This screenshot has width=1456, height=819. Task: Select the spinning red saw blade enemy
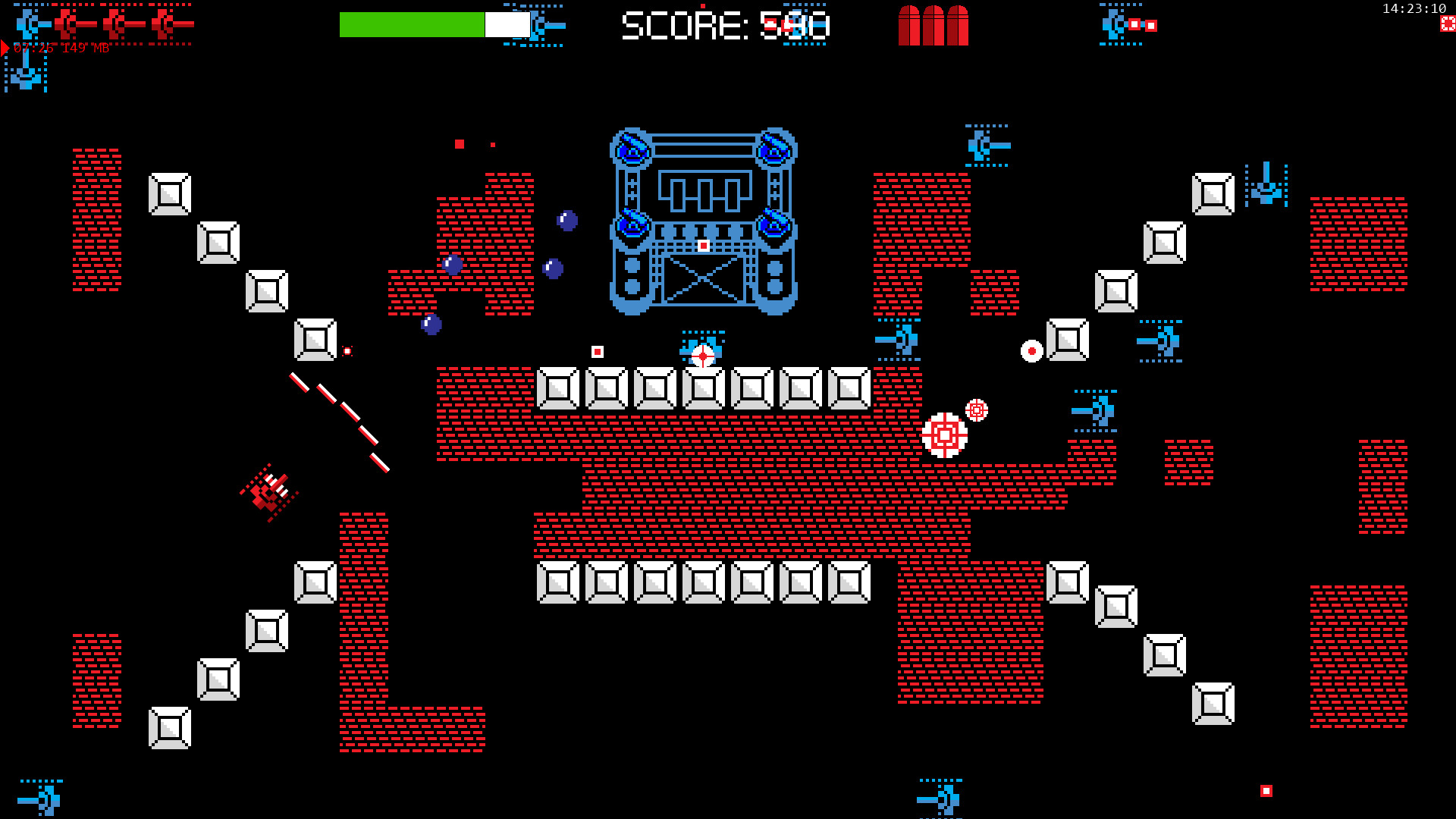coord(944,434)
